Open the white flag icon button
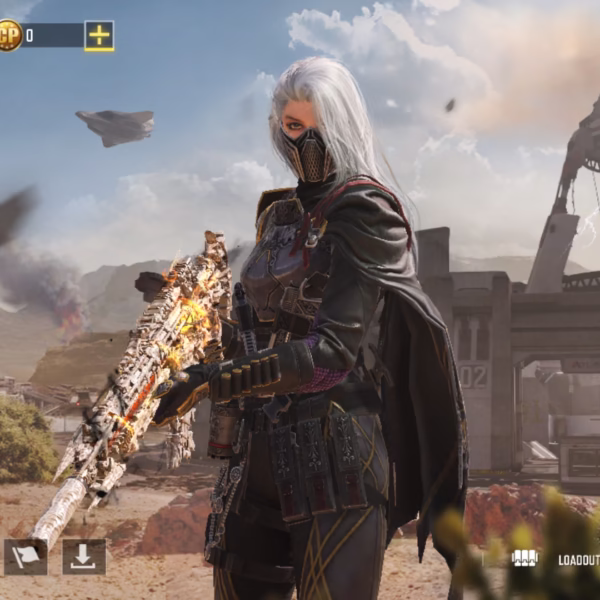The image size is (600, 600). pyautogui.click(x=25, y=557)
